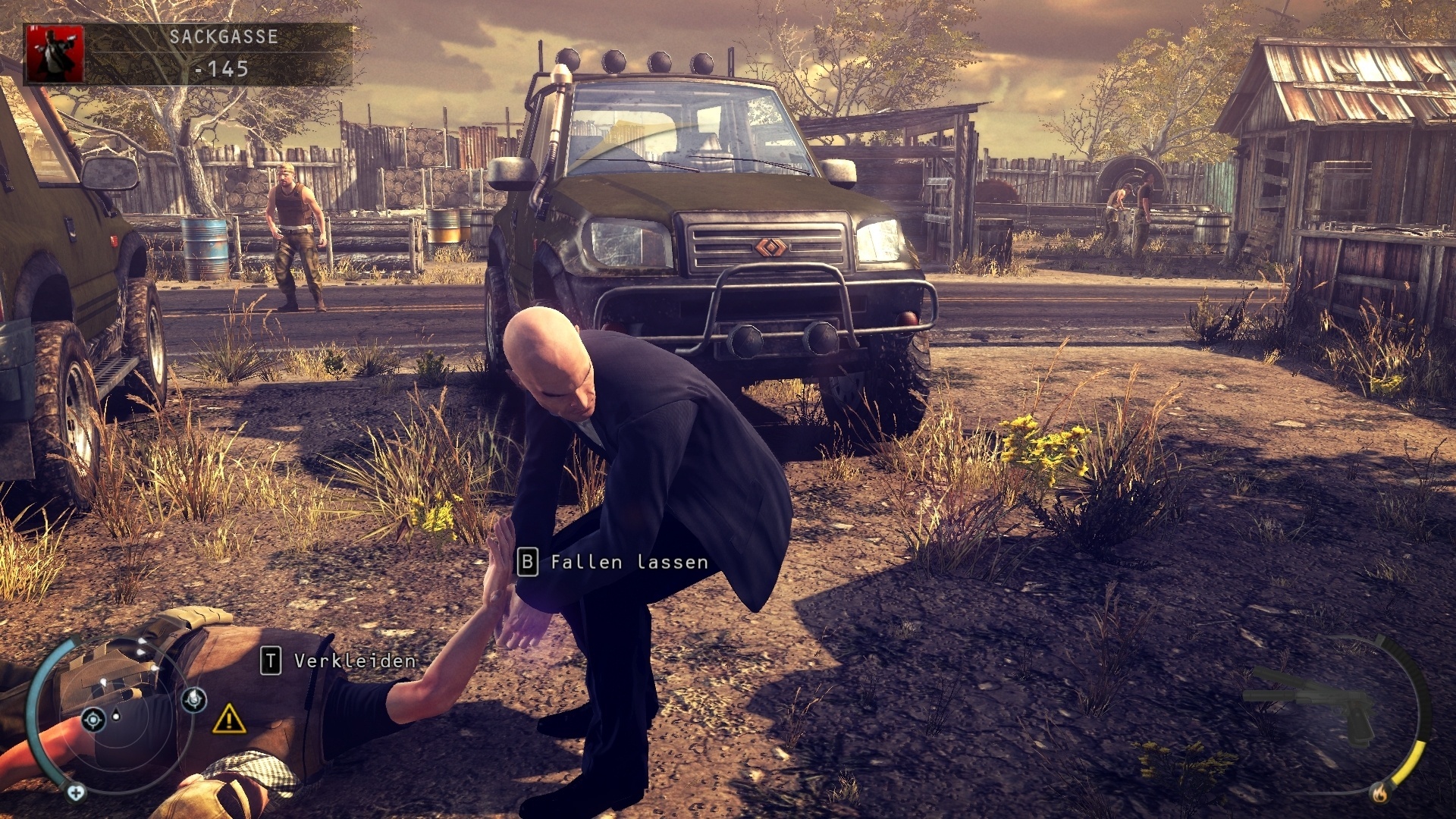The width and height of the screenshot is (1456, 819).
Task: Toggle the B key badge for dropping the body
Action: click(528, 563)
